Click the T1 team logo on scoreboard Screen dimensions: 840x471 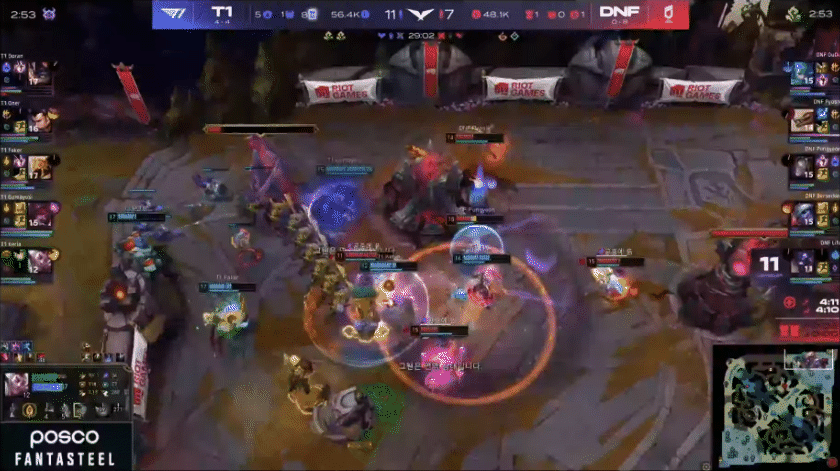(x=175, y=13)
